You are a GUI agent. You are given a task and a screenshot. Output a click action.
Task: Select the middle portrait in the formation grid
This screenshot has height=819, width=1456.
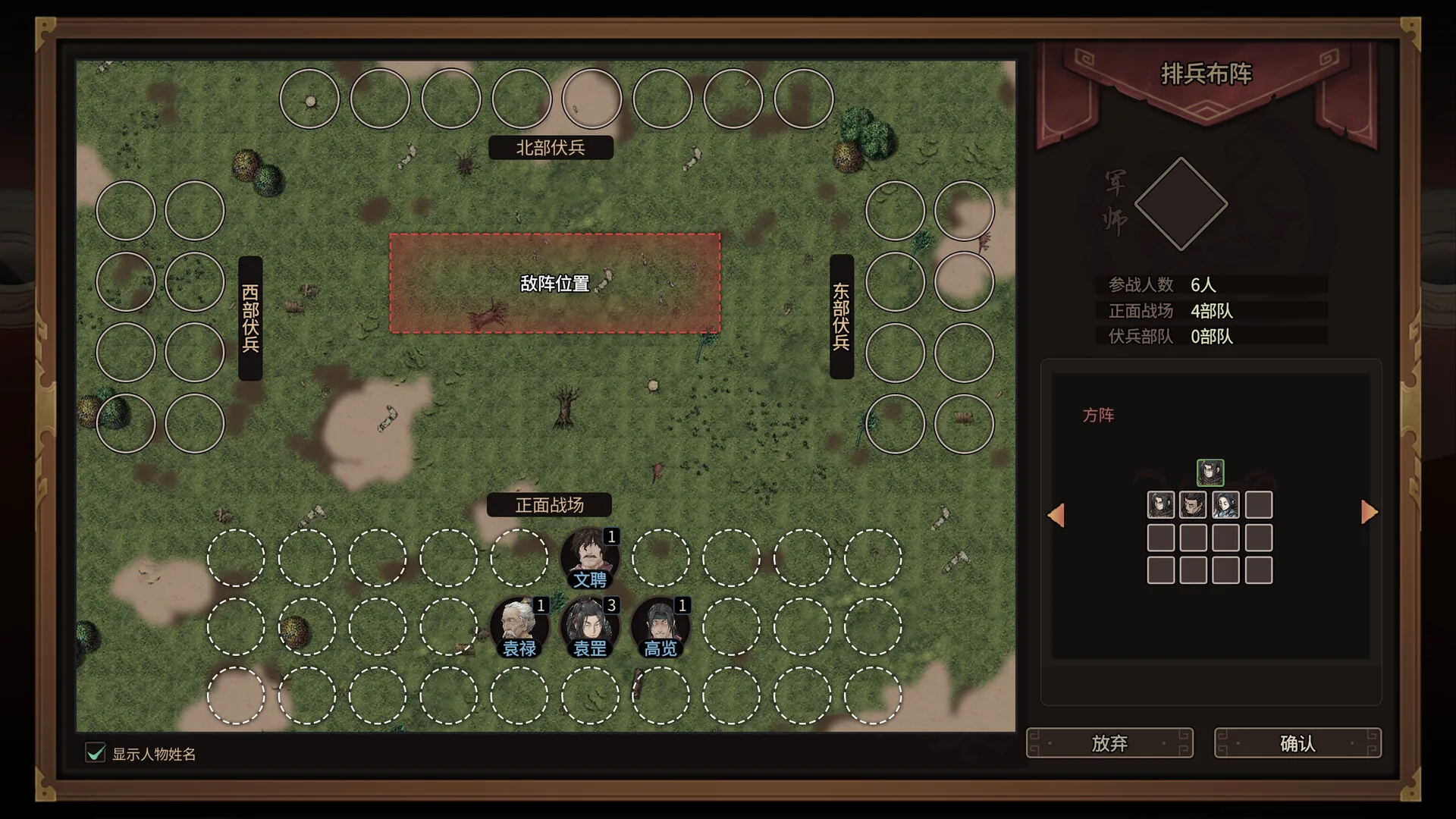[x=1193, y=505]
